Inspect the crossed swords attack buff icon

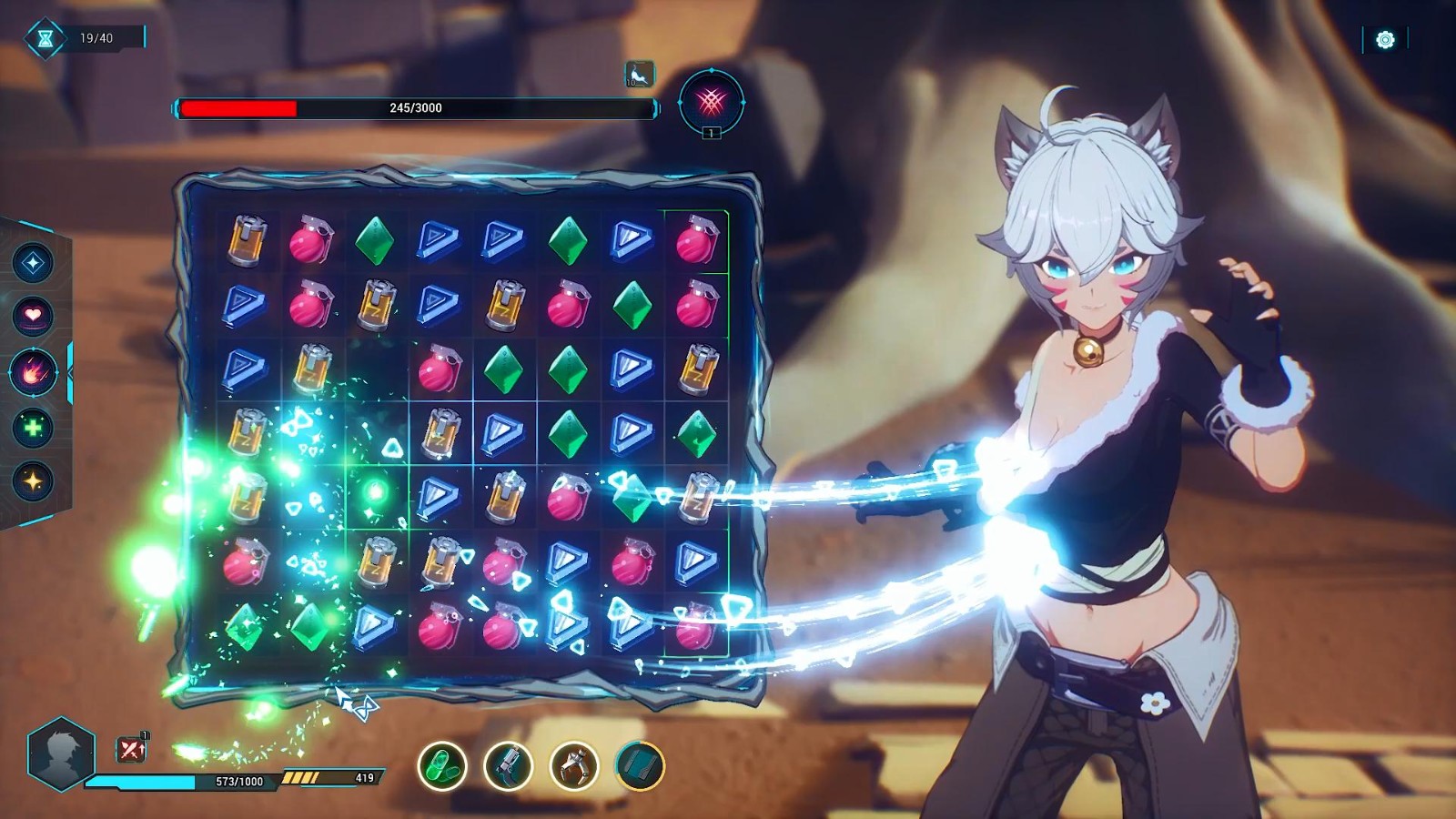[132, 749]
